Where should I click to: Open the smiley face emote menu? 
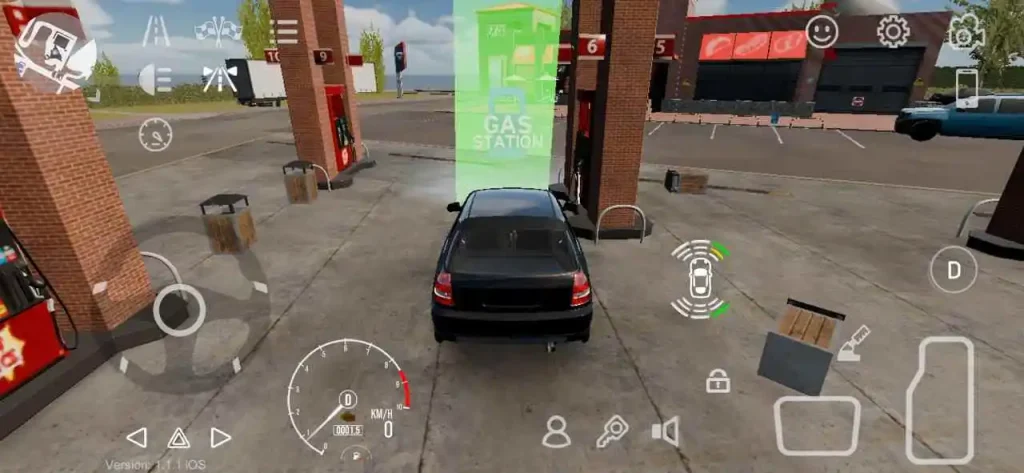(822, 32)
